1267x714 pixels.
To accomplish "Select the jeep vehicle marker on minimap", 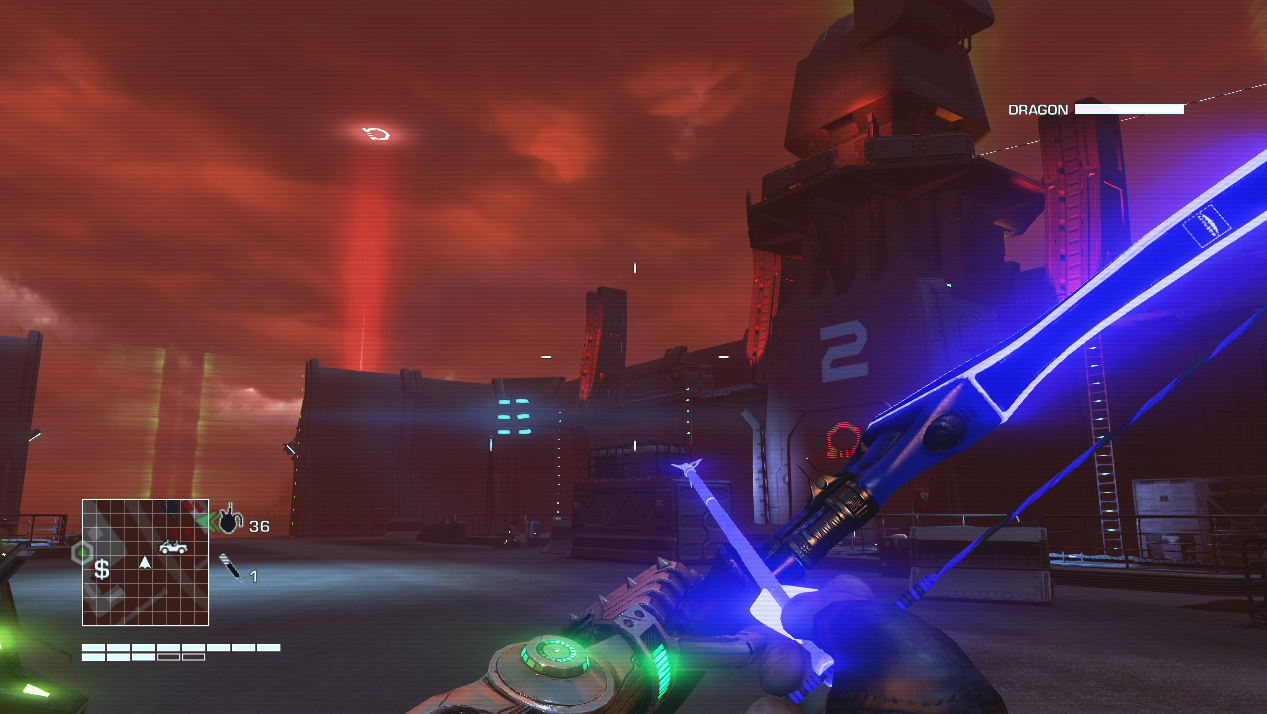I will pos(173,546).
